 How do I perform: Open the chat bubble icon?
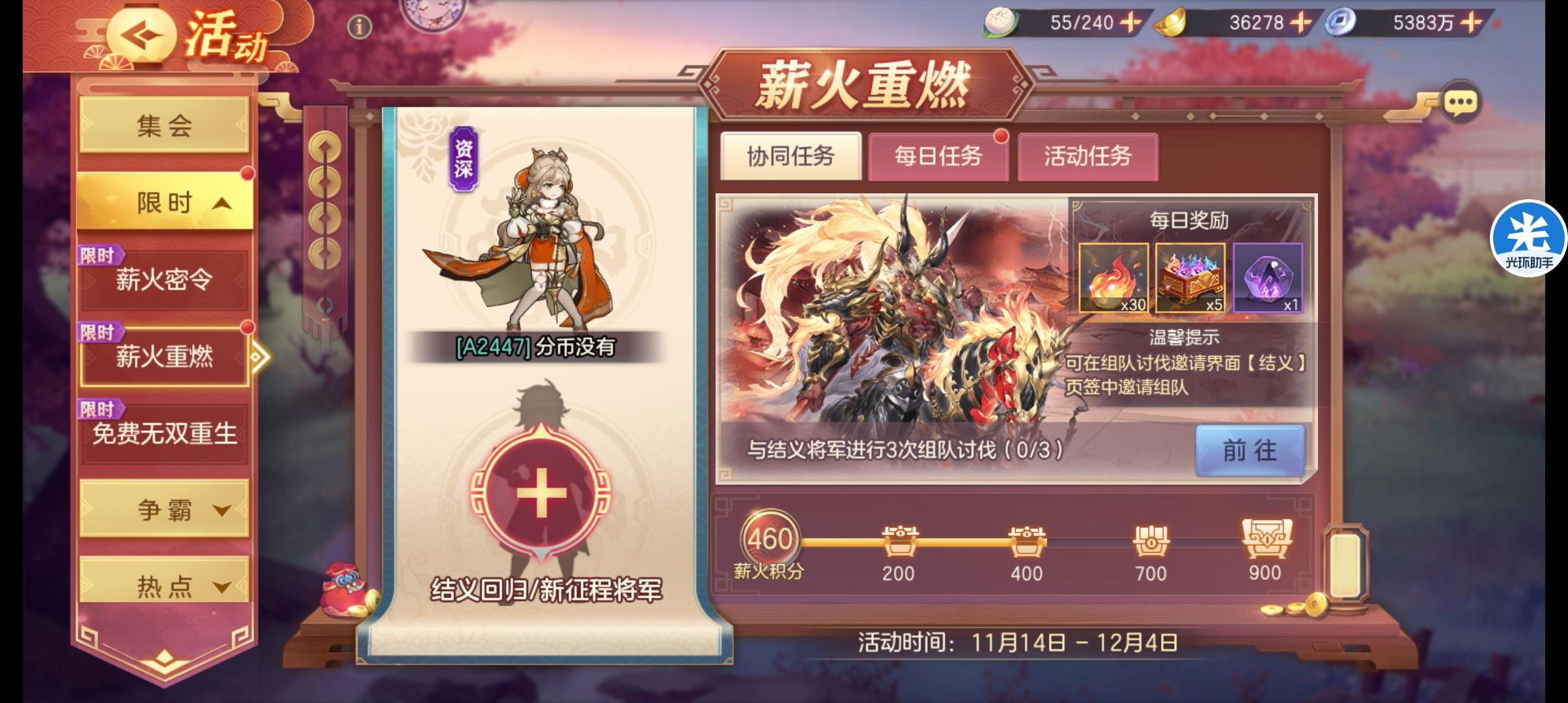coord(1461,100)
